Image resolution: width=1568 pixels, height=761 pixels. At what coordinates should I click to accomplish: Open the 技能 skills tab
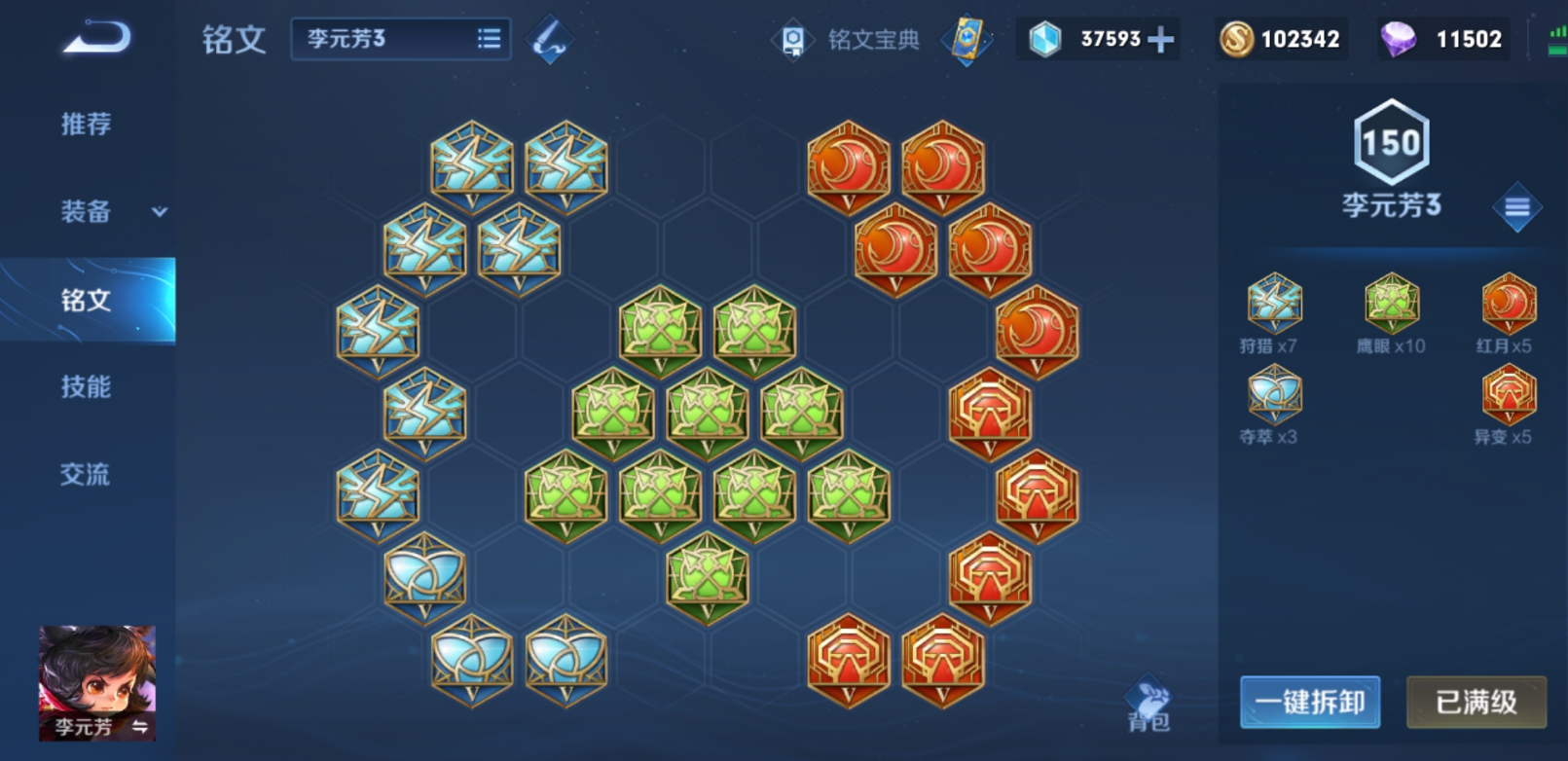pyautogui.click(x=87, y=386)
